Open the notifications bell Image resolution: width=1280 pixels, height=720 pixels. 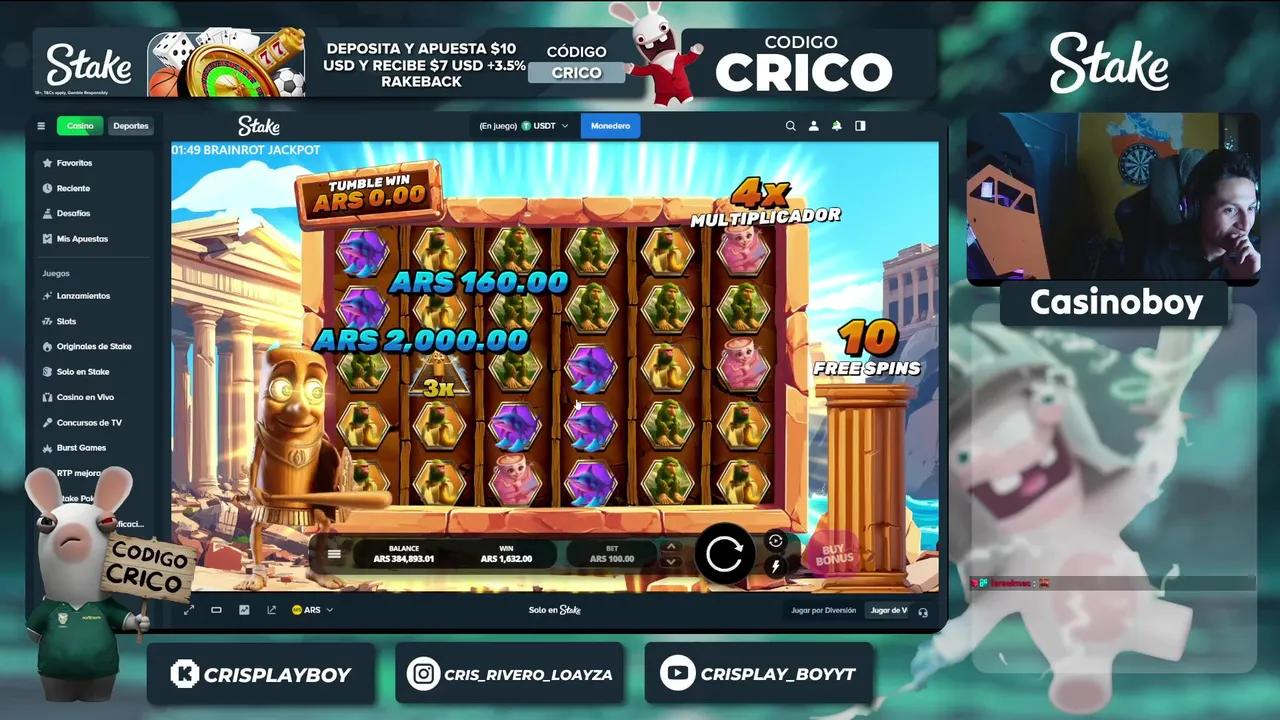point(837,126)
